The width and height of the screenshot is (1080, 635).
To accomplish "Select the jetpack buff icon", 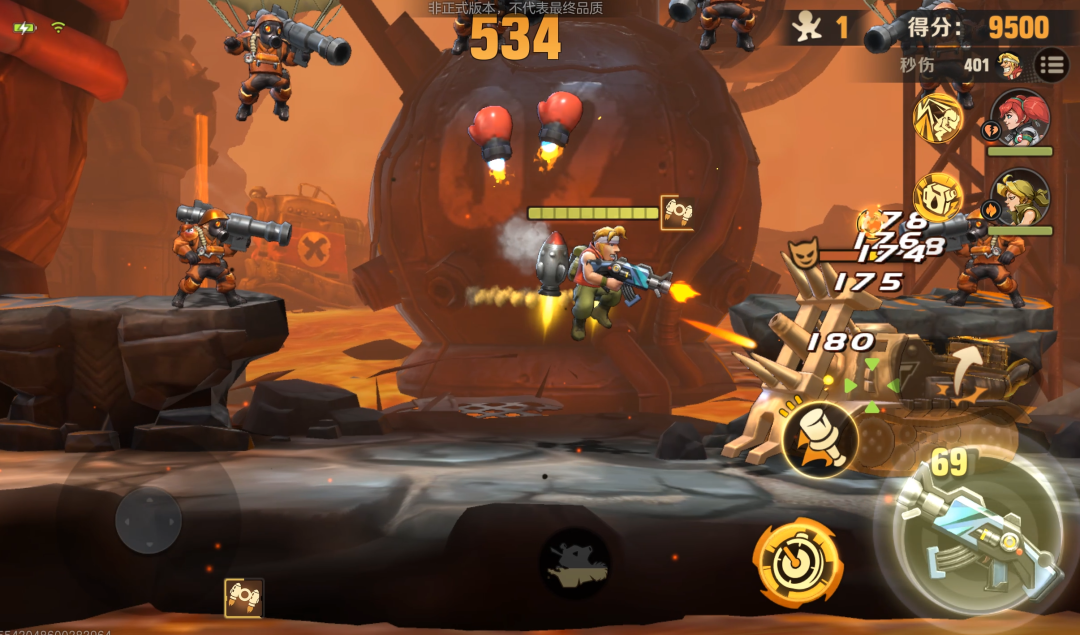I will pos(243,597).
